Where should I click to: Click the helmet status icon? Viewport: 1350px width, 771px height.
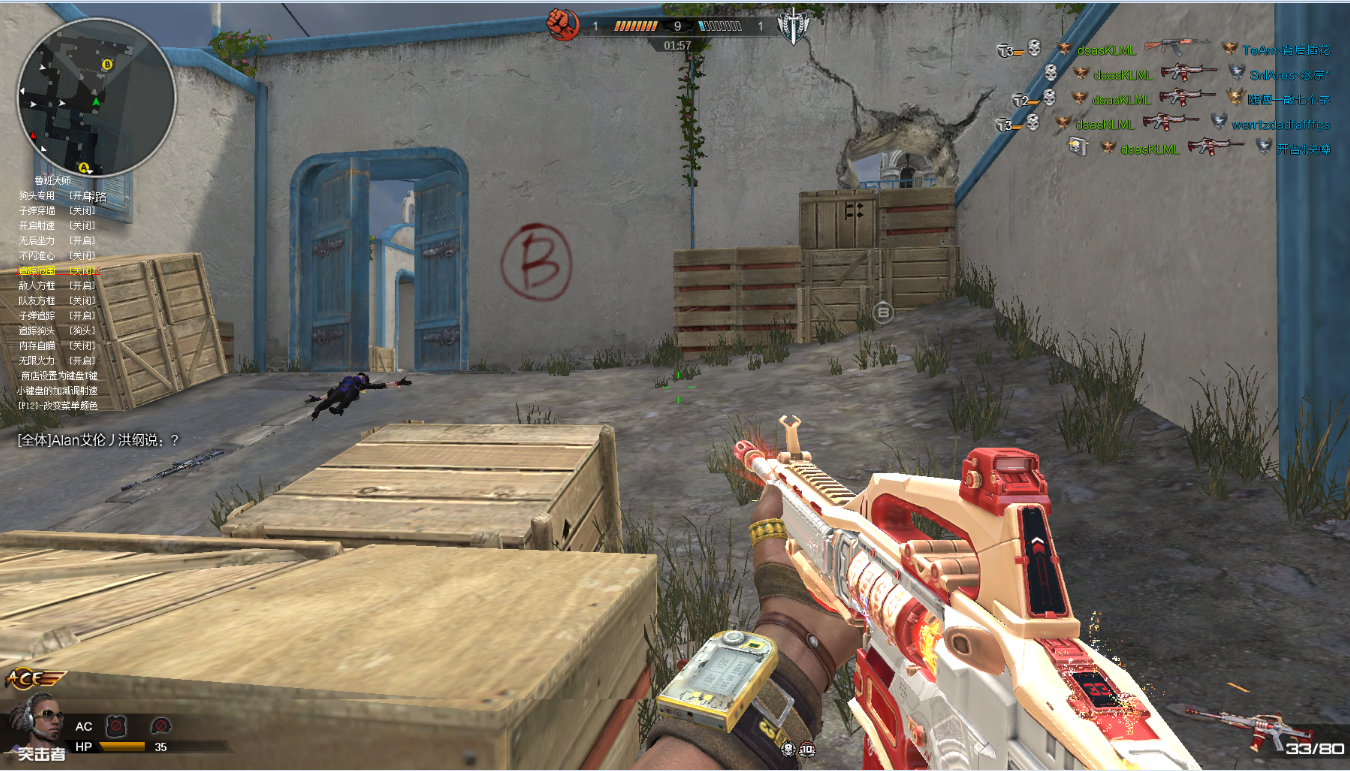pos(160,725)
